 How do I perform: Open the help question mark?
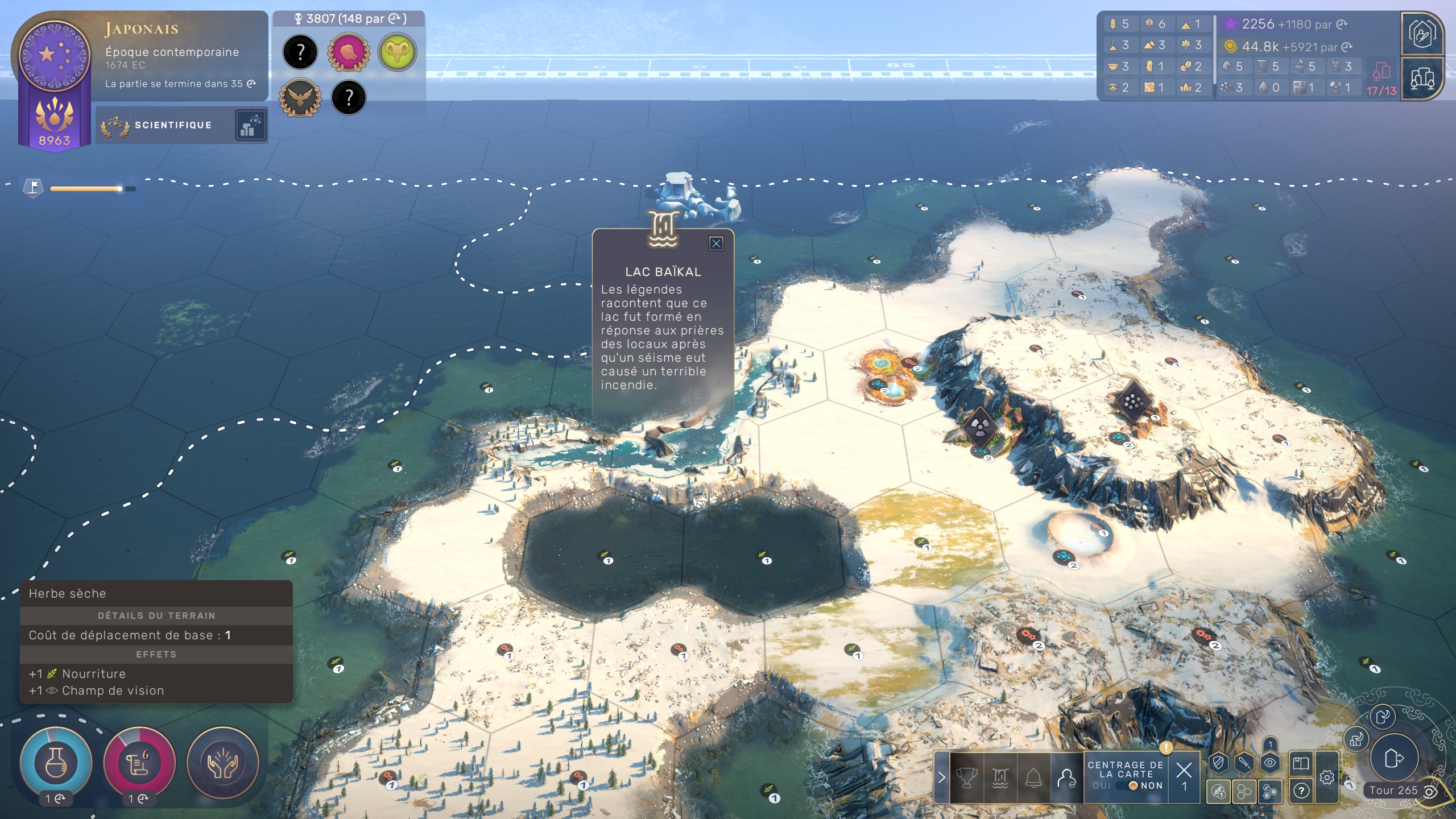(x=1301, y=791)
